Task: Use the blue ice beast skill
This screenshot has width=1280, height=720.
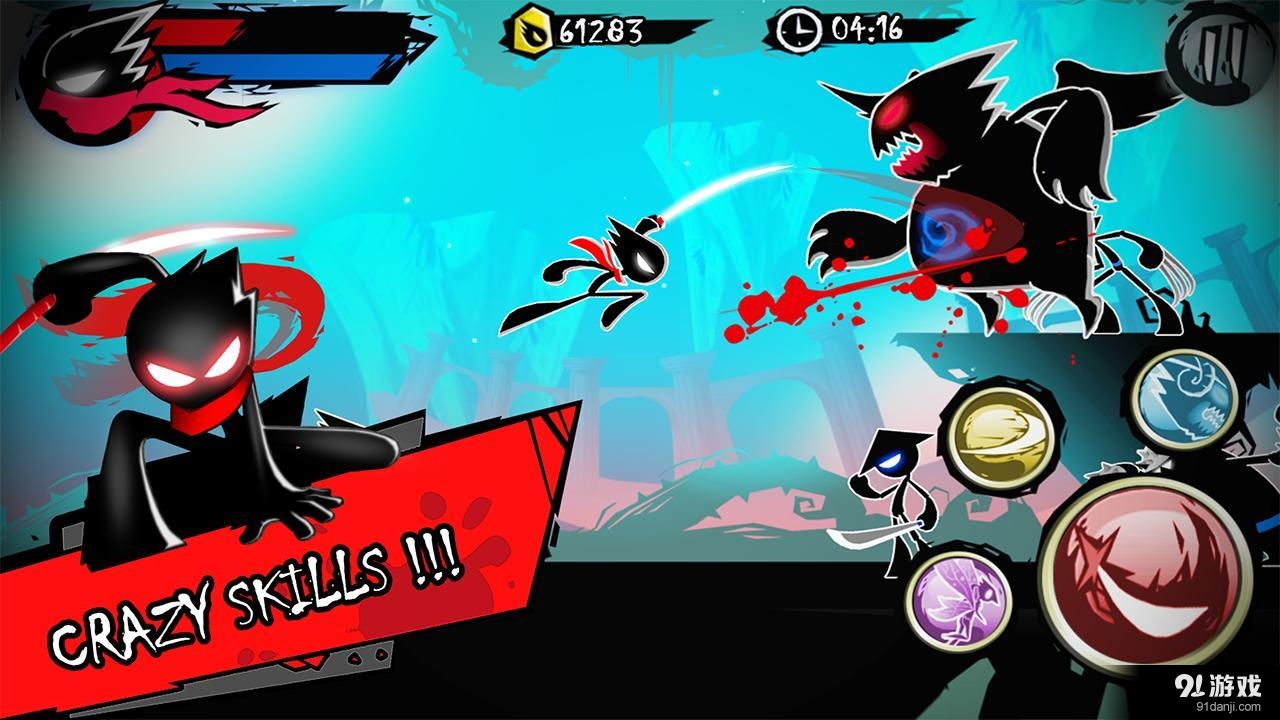Action: click(1185, 398)
